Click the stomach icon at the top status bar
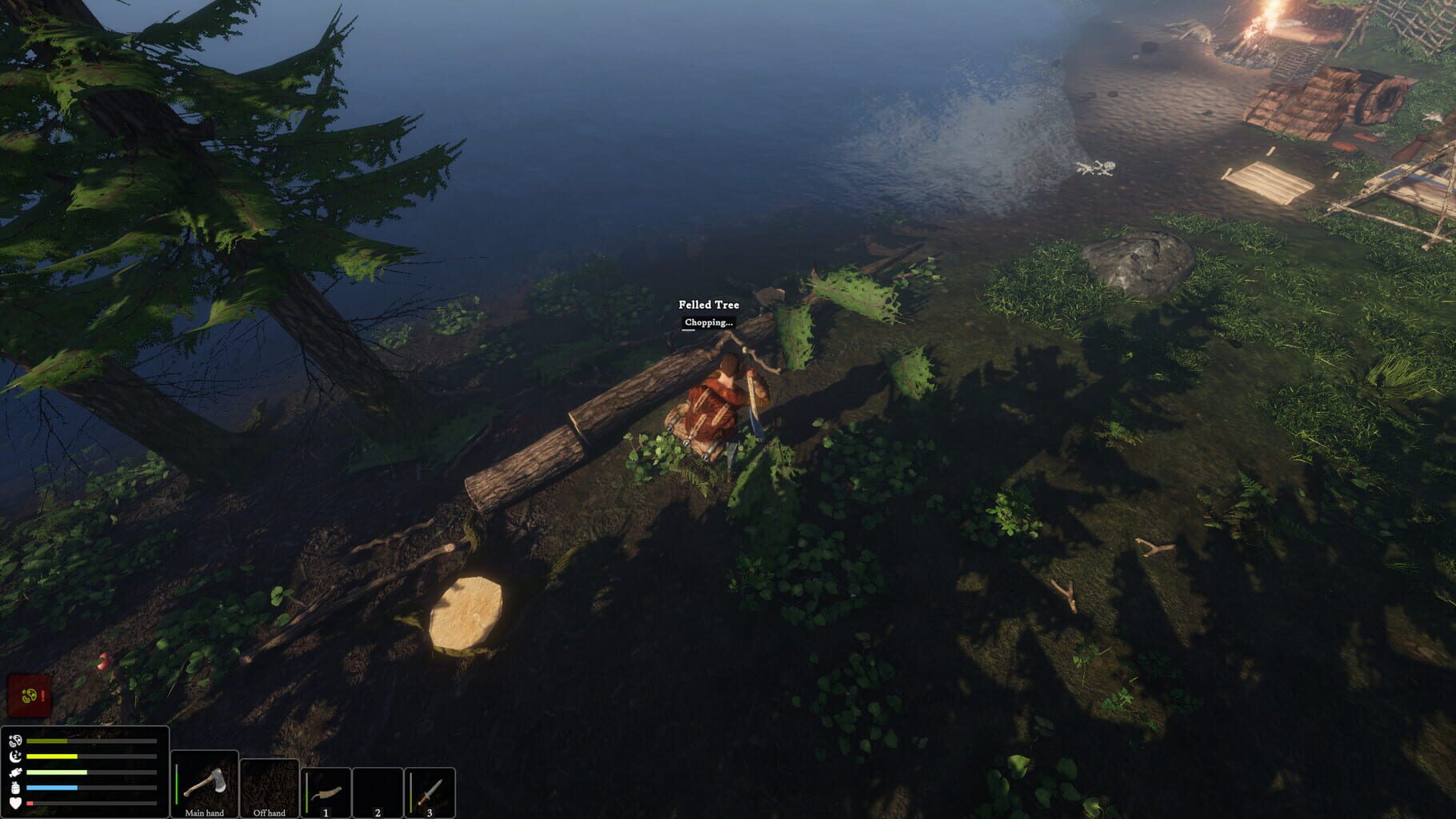The width and height of the screenshot is (1456, 819). [15, 741]
